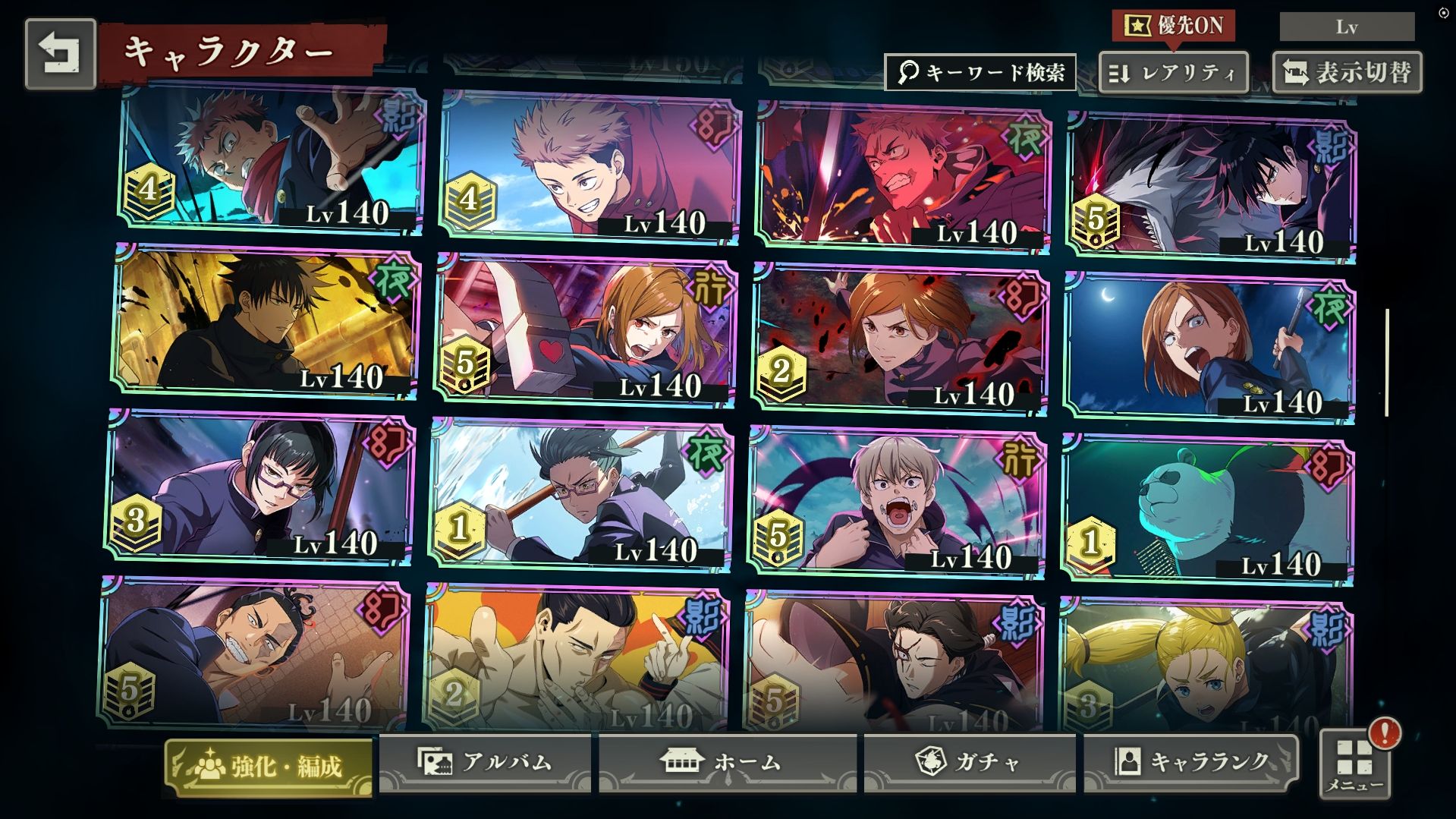Return to ホーム home screen
The height and width of the screenshot is (819, 1456).
[x=727, y=762]
